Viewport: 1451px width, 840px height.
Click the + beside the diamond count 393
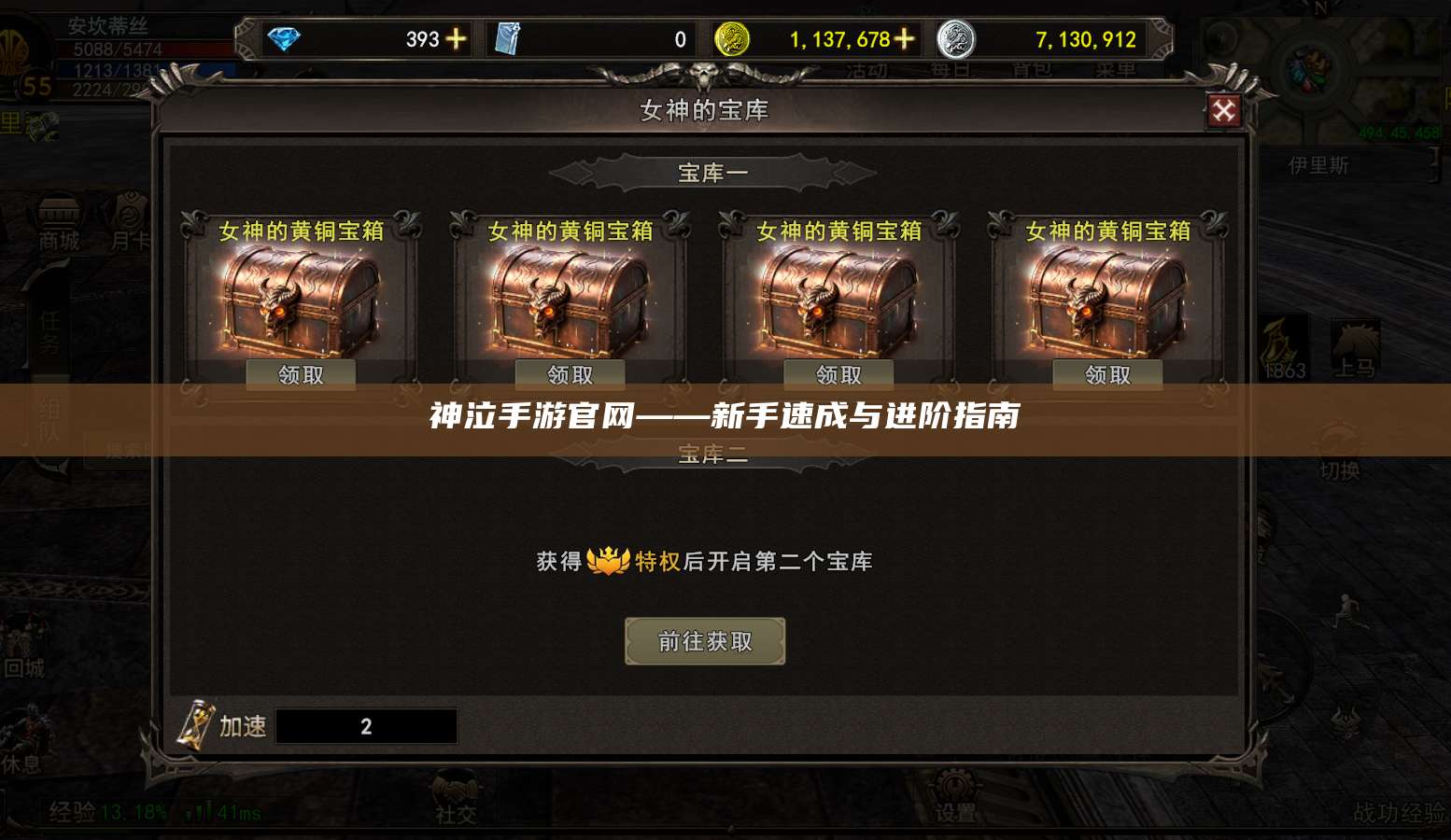tap(457, 39)
